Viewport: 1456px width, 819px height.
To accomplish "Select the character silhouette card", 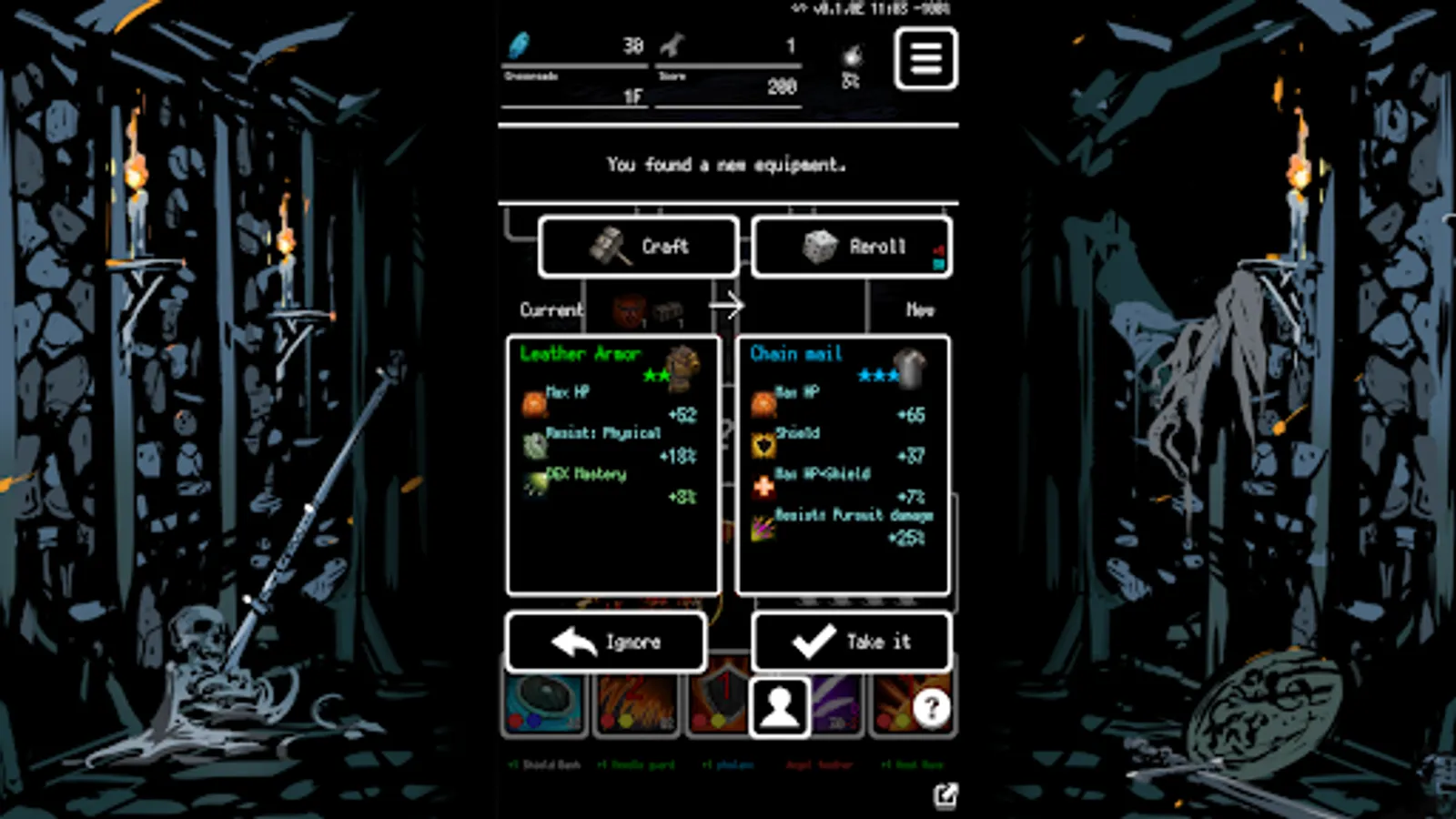I will coord(778,708).
